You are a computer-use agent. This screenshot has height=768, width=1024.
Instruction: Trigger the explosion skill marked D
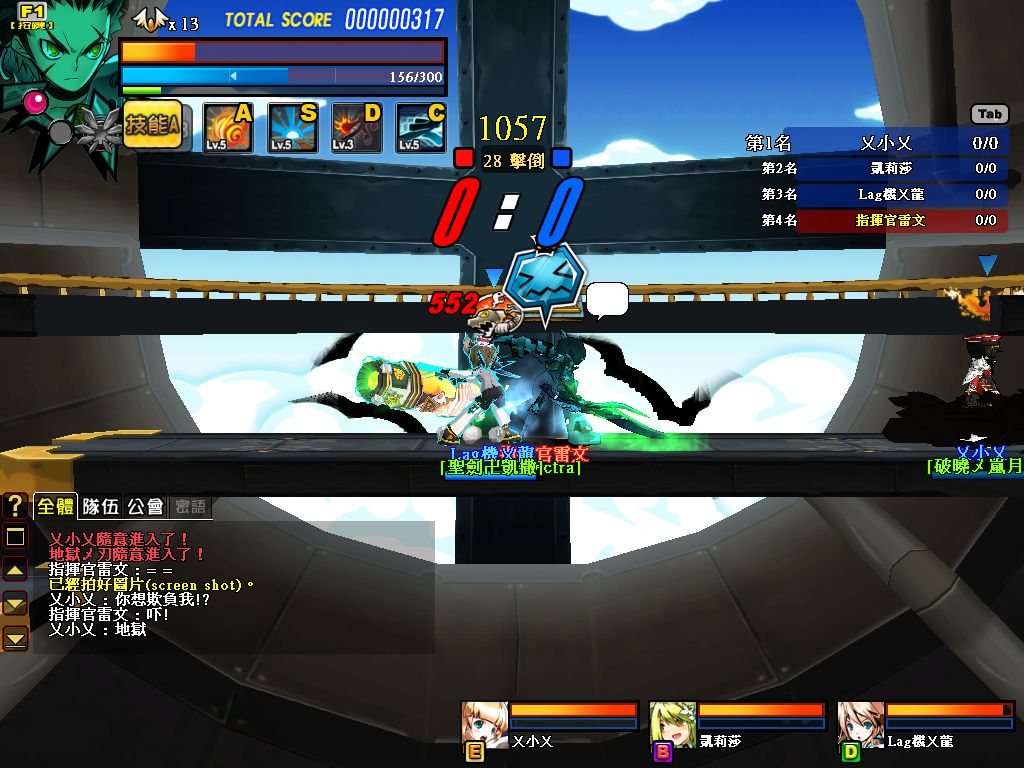pos(357,129)
